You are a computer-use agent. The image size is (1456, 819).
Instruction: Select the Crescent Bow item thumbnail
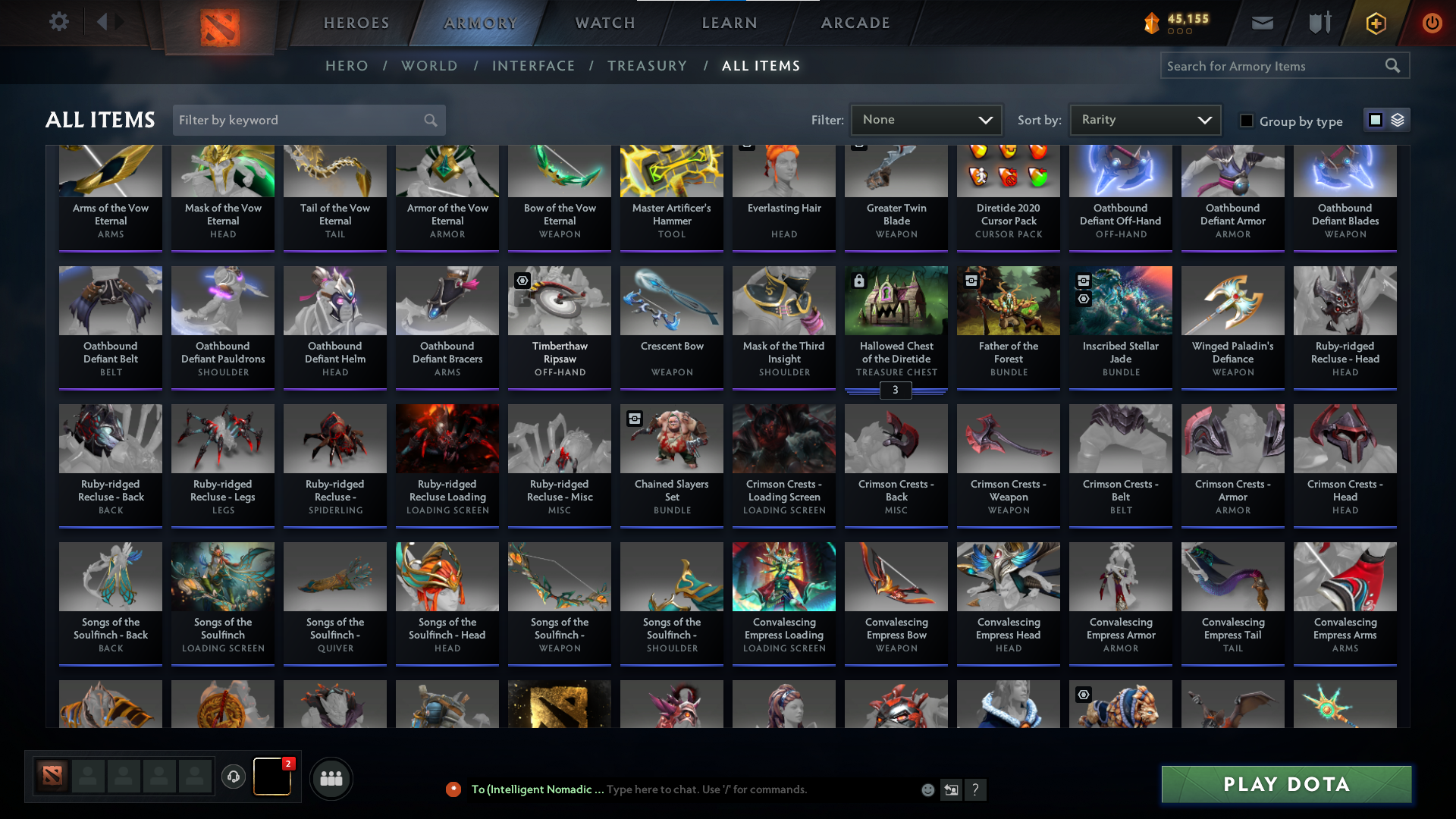(x=671, y=300)
